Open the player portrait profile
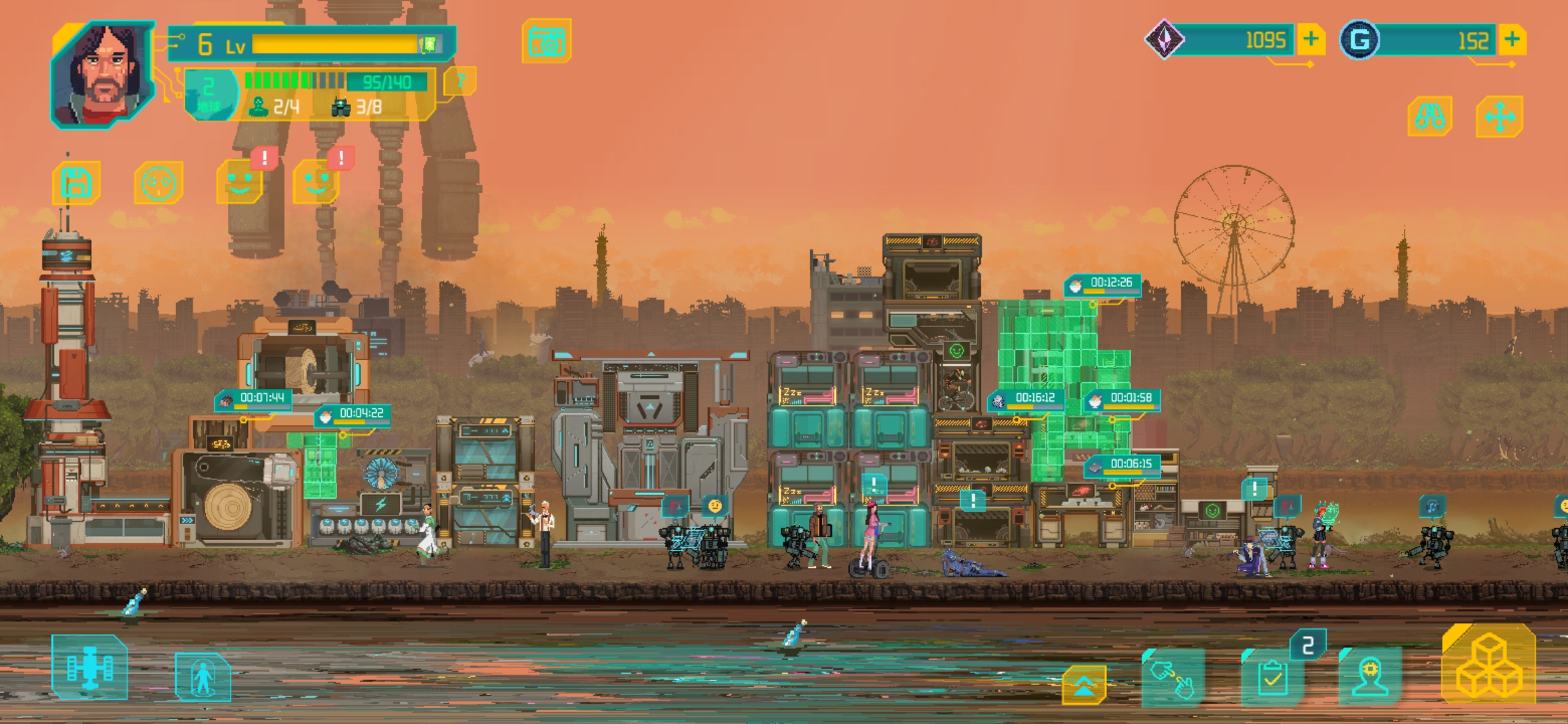Image resolution: width=1568 pixels, height=724 pixels. (103, 73)
